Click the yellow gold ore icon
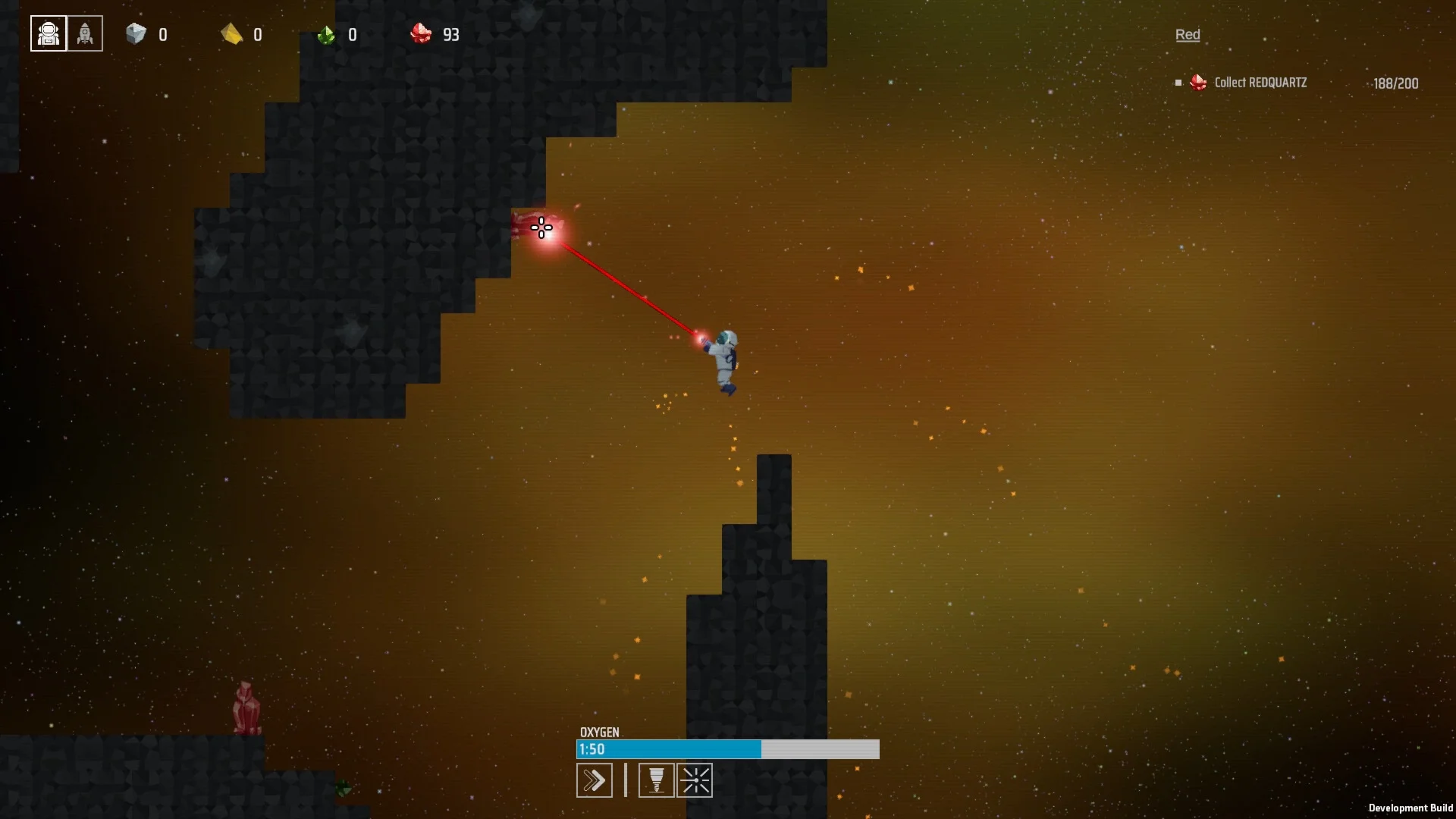This screenshot has width=1456, height=819. coord(231,34)
